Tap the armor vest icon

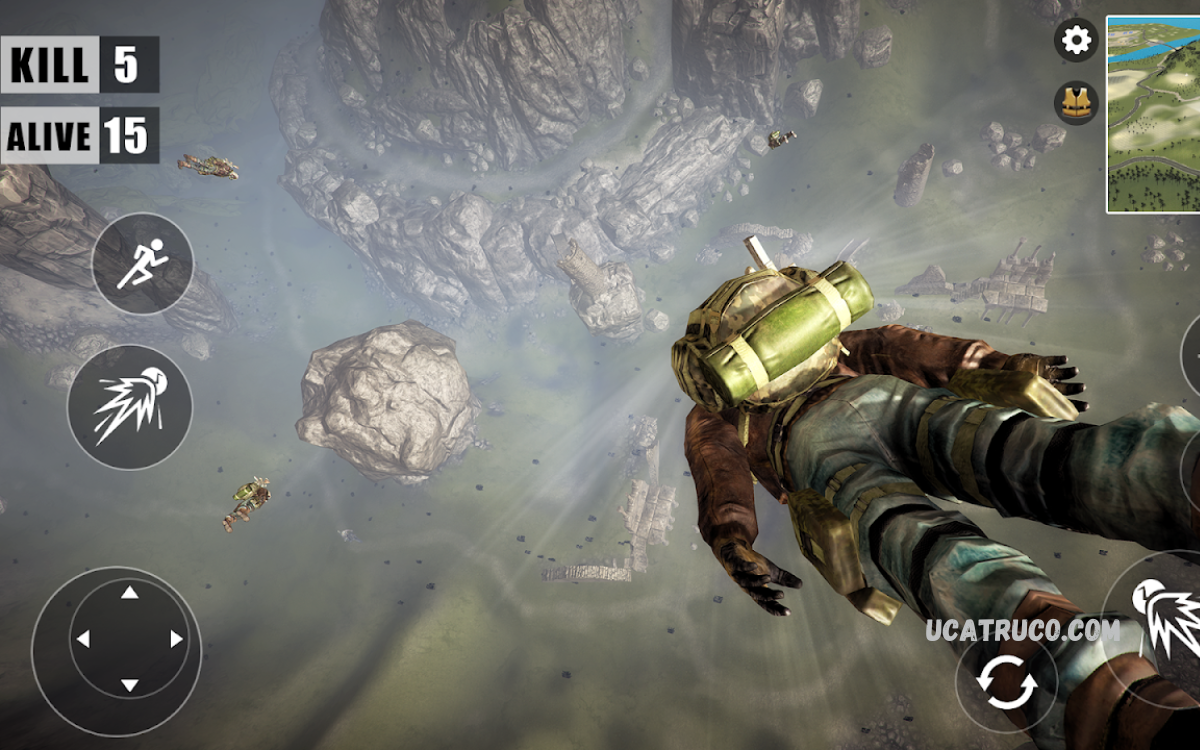click(x=1076, y=103)
